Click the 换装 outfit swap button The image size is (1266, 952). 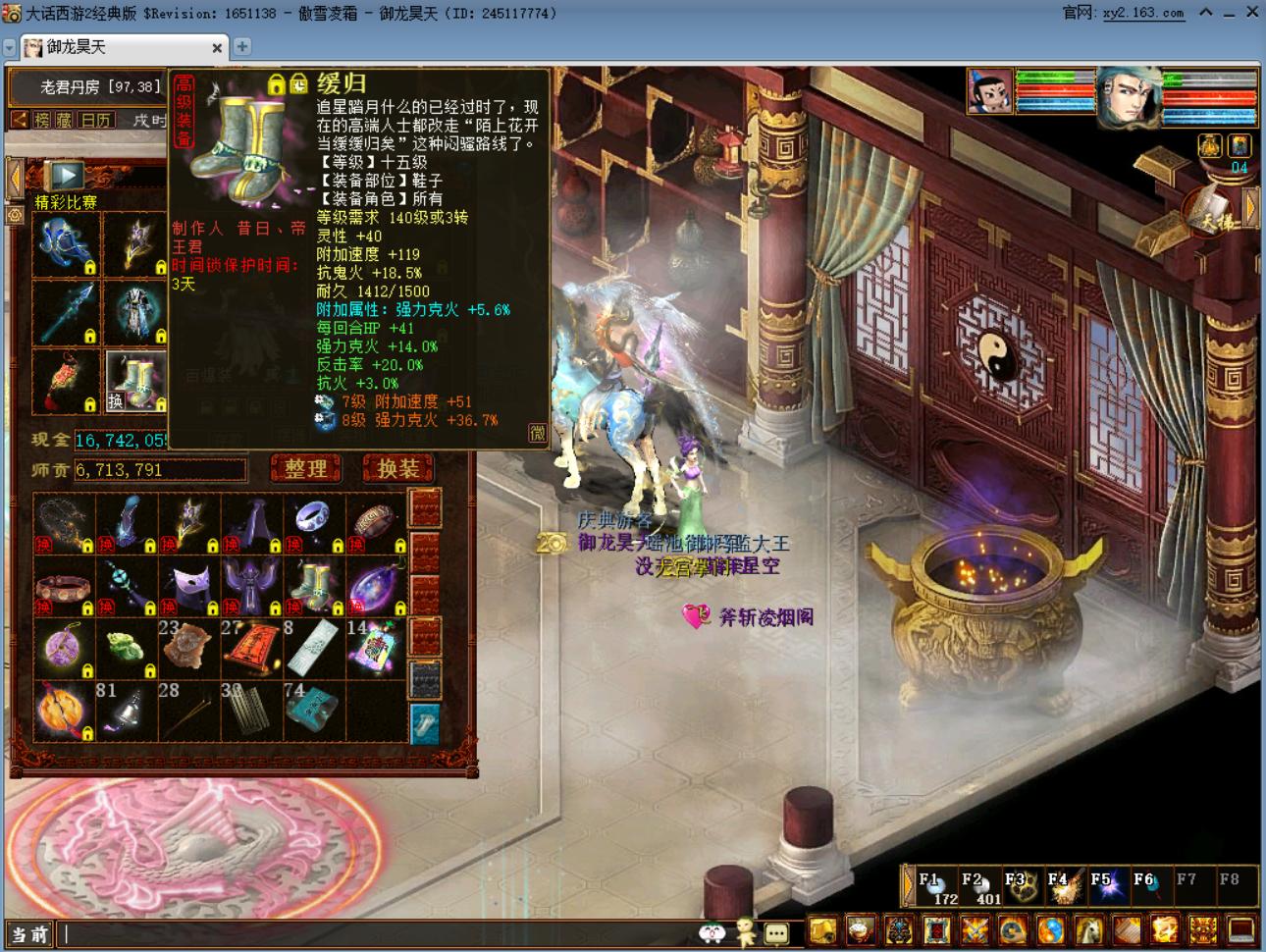tap(397, 469)
